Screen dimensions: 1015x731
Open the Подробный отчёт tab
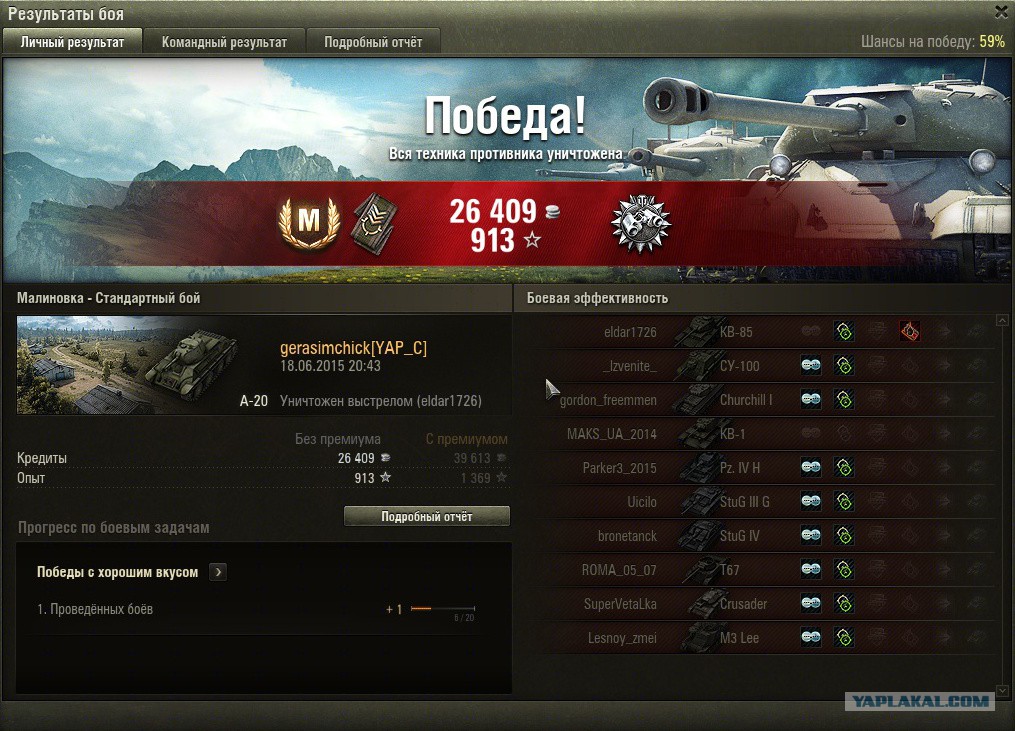[373, 42]
